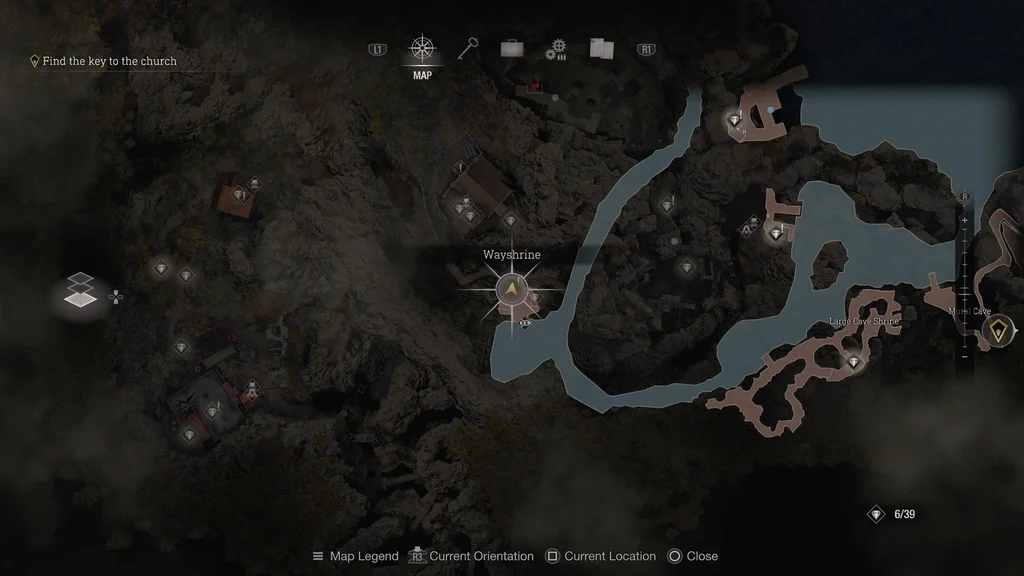Select the red merchant marker at top
This screenshot has width=1024, height=576.
click(535, 87)
